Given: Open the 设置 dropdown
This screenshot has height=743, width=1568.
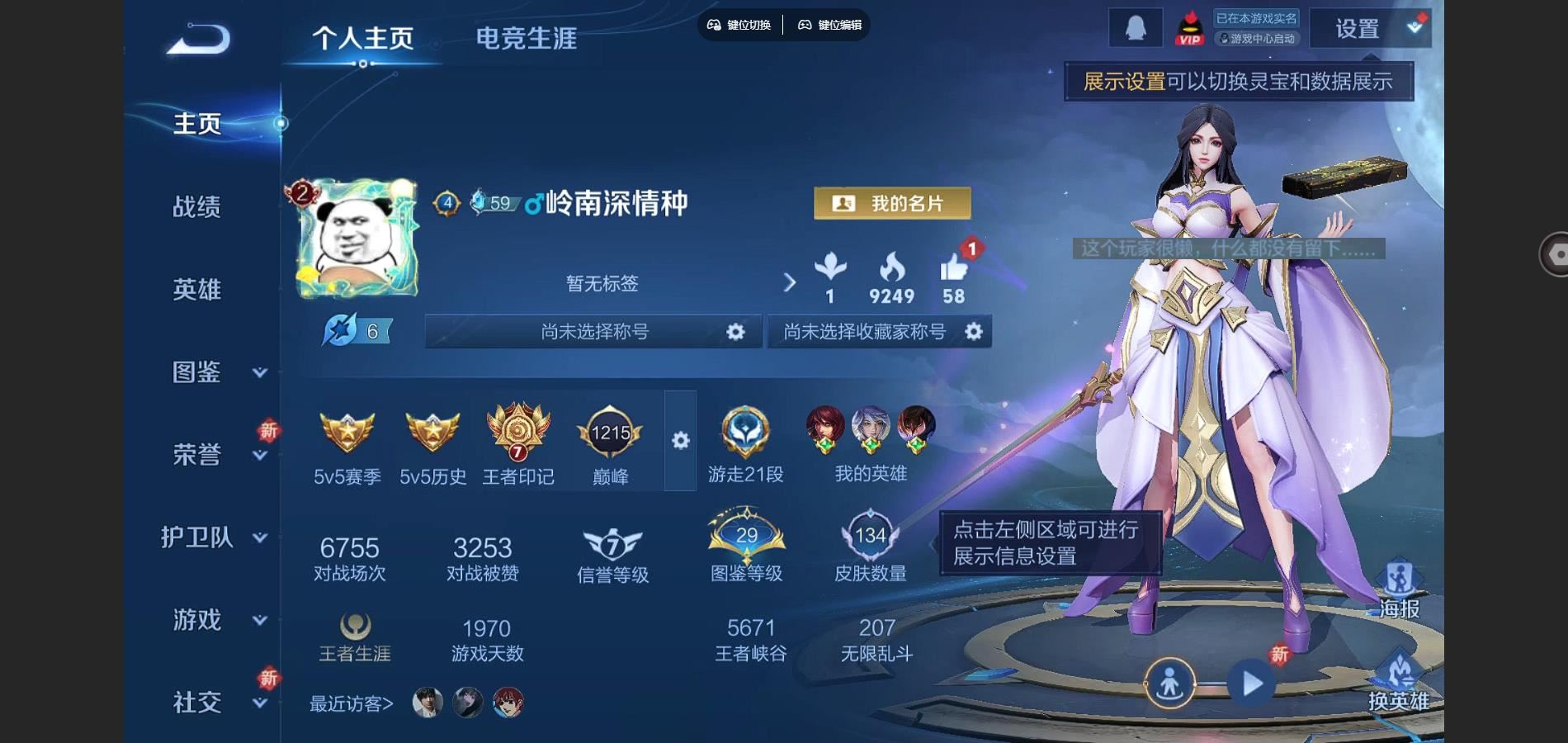Looking at the screenshot, I should 1369,30.
